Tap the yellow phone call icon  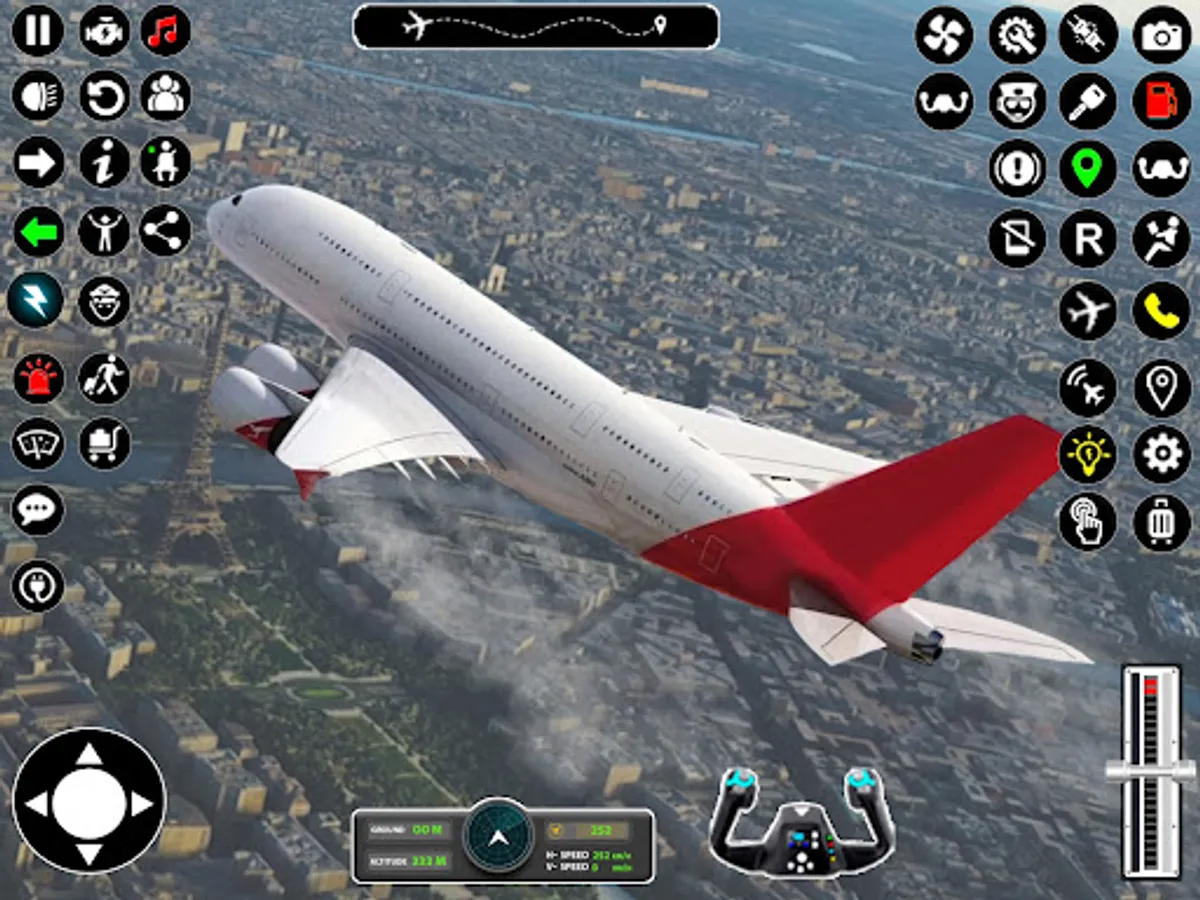(x=1162, y=311)
